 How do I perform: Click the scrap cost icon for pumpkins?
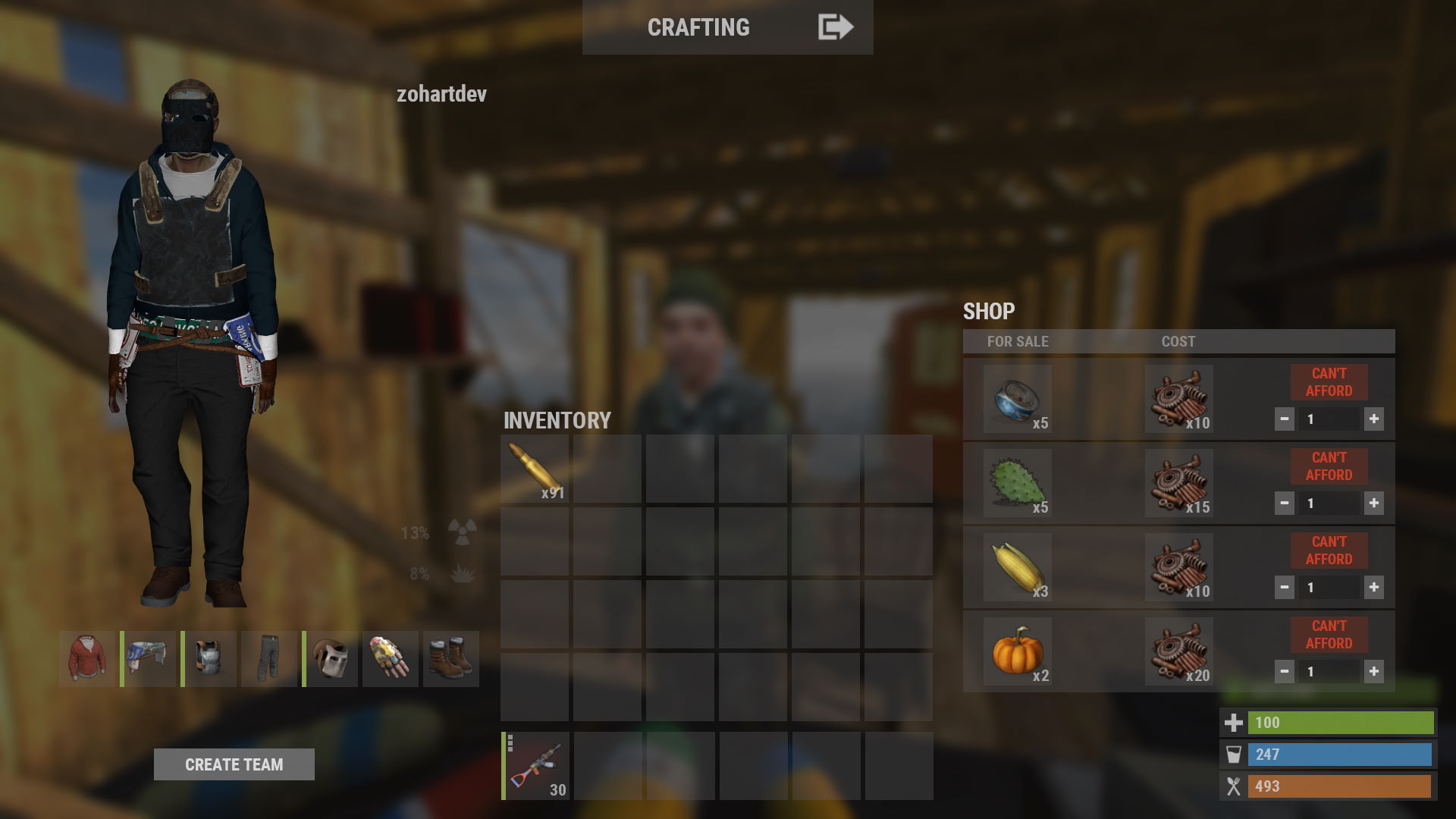click(1178, 651)
